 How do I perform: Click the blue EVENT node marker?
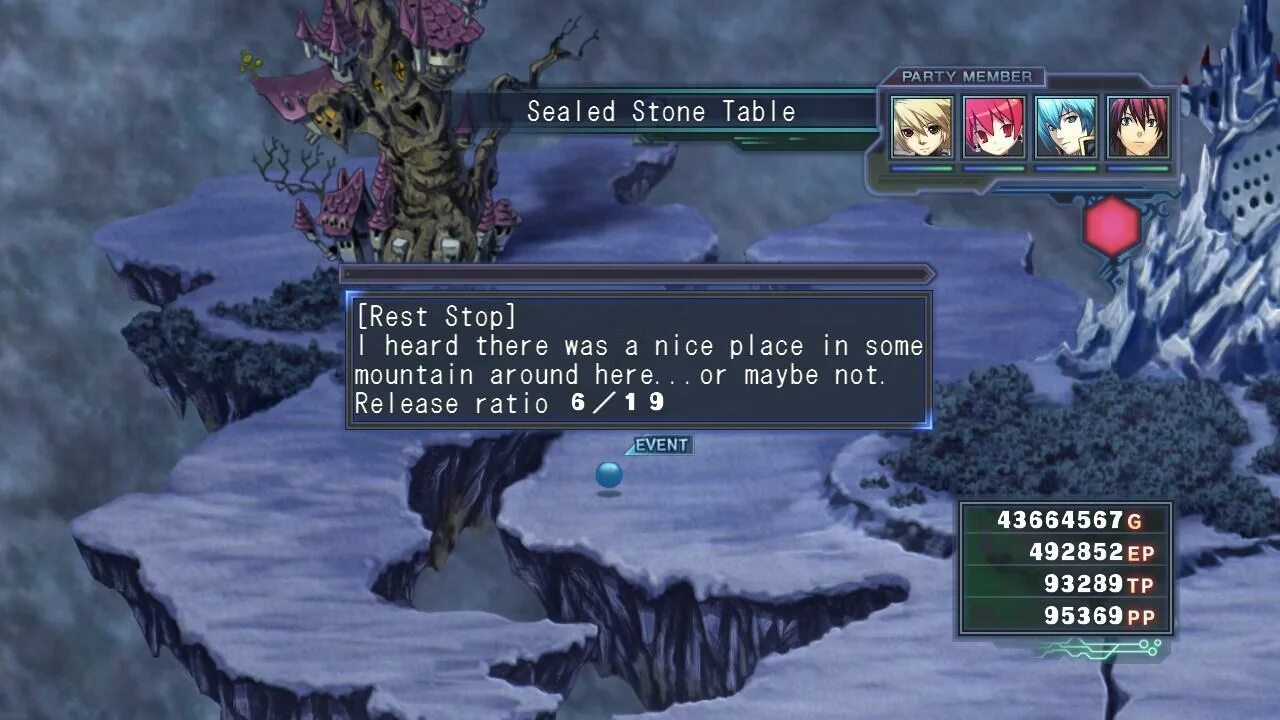609,475
